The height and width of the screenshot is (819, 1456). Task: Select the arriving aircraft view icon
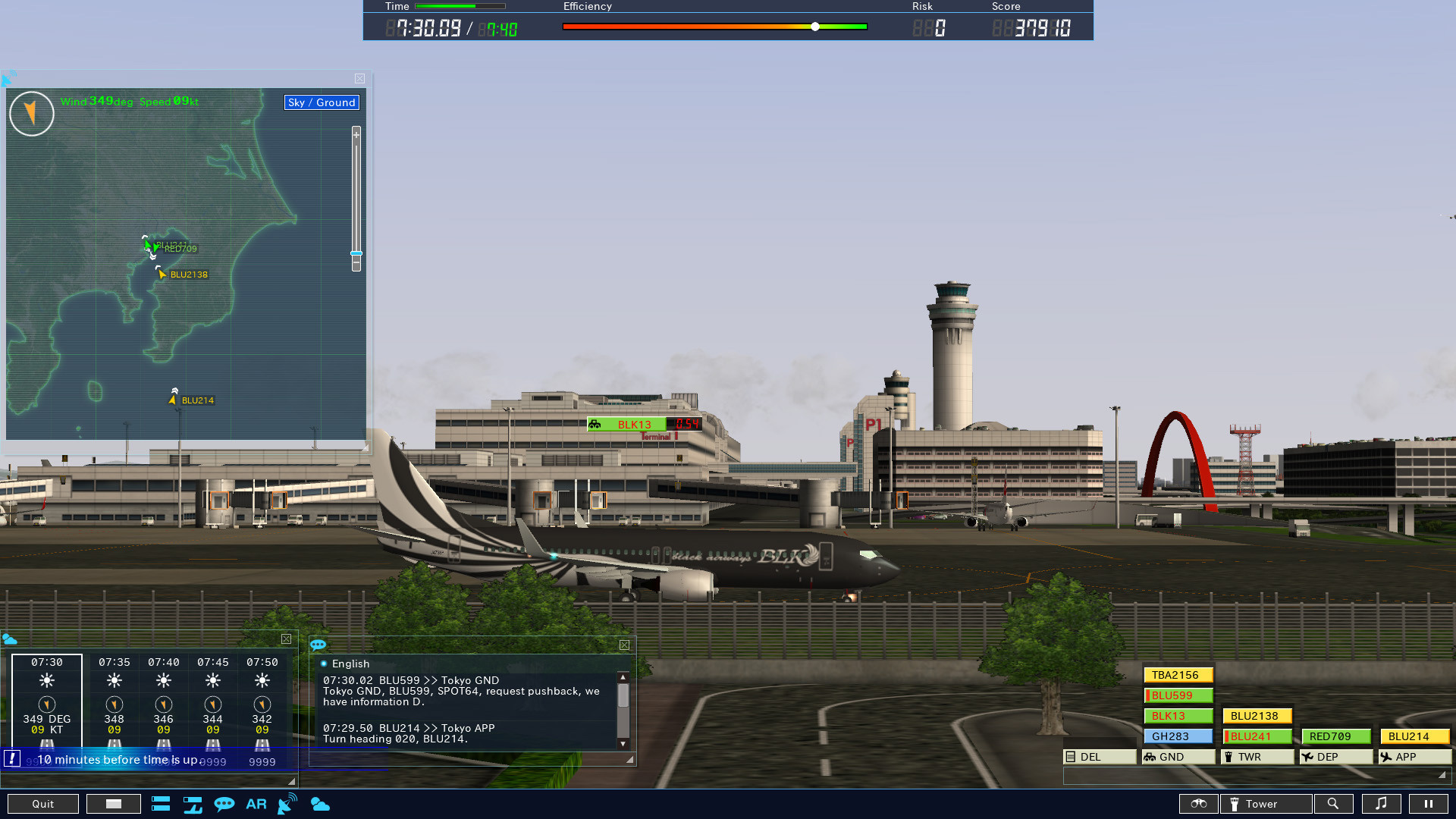(x=193, y=804)
